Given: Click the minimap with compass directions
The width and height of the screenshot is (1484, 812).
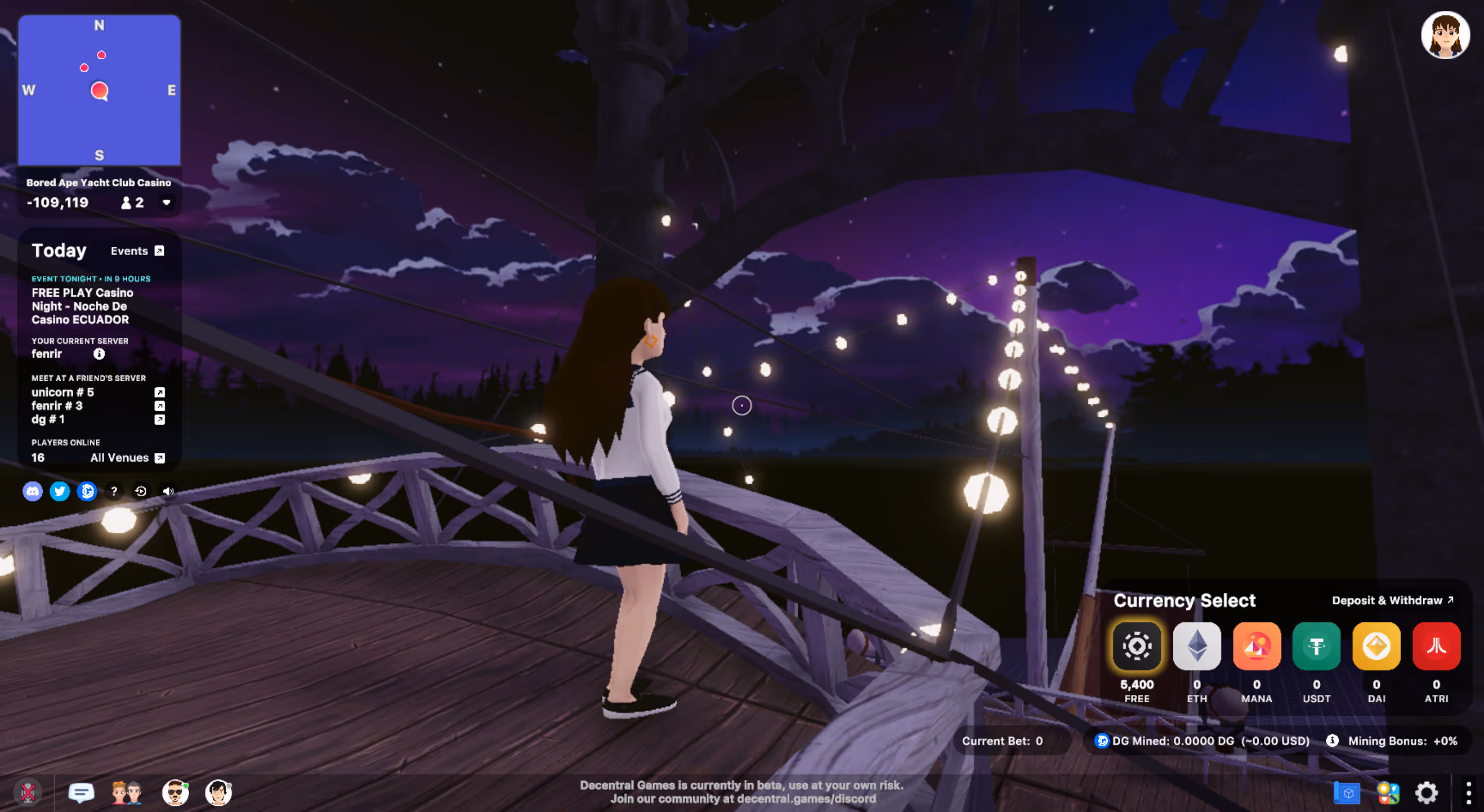Looking at the screenshot, I should [x=99, y=90].
